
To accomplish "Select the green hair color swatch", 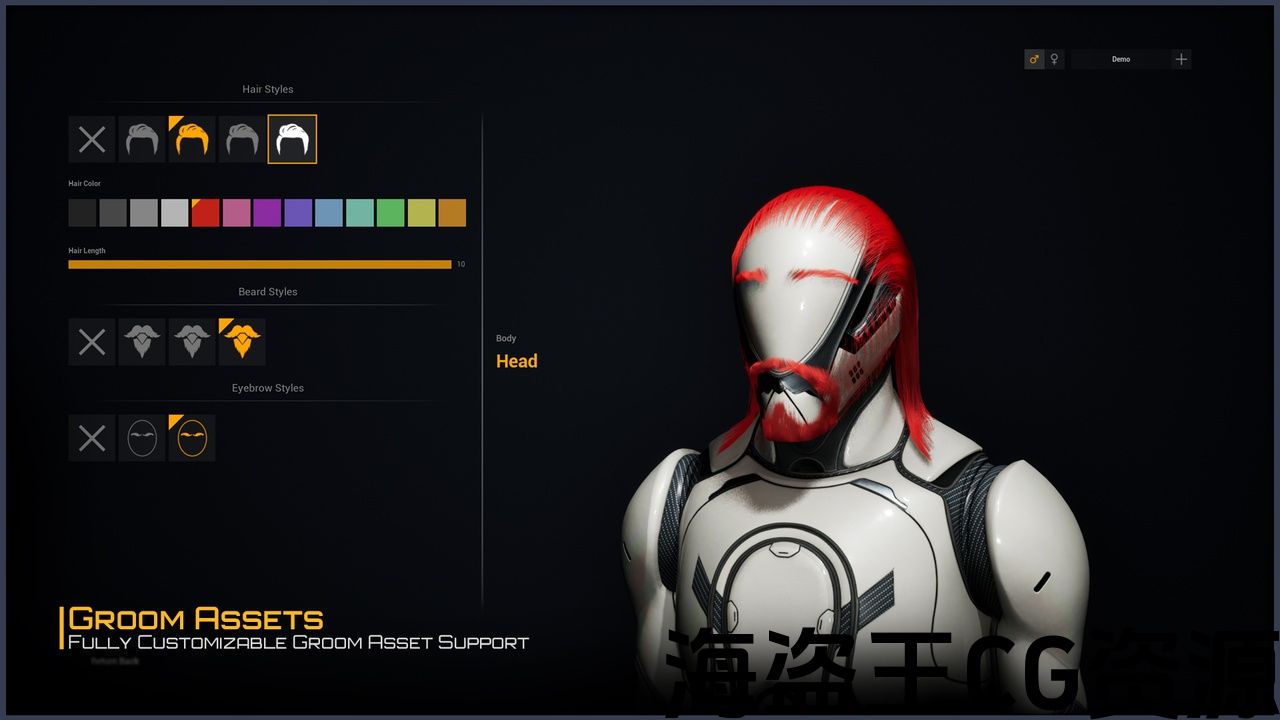I will point(391,213).
